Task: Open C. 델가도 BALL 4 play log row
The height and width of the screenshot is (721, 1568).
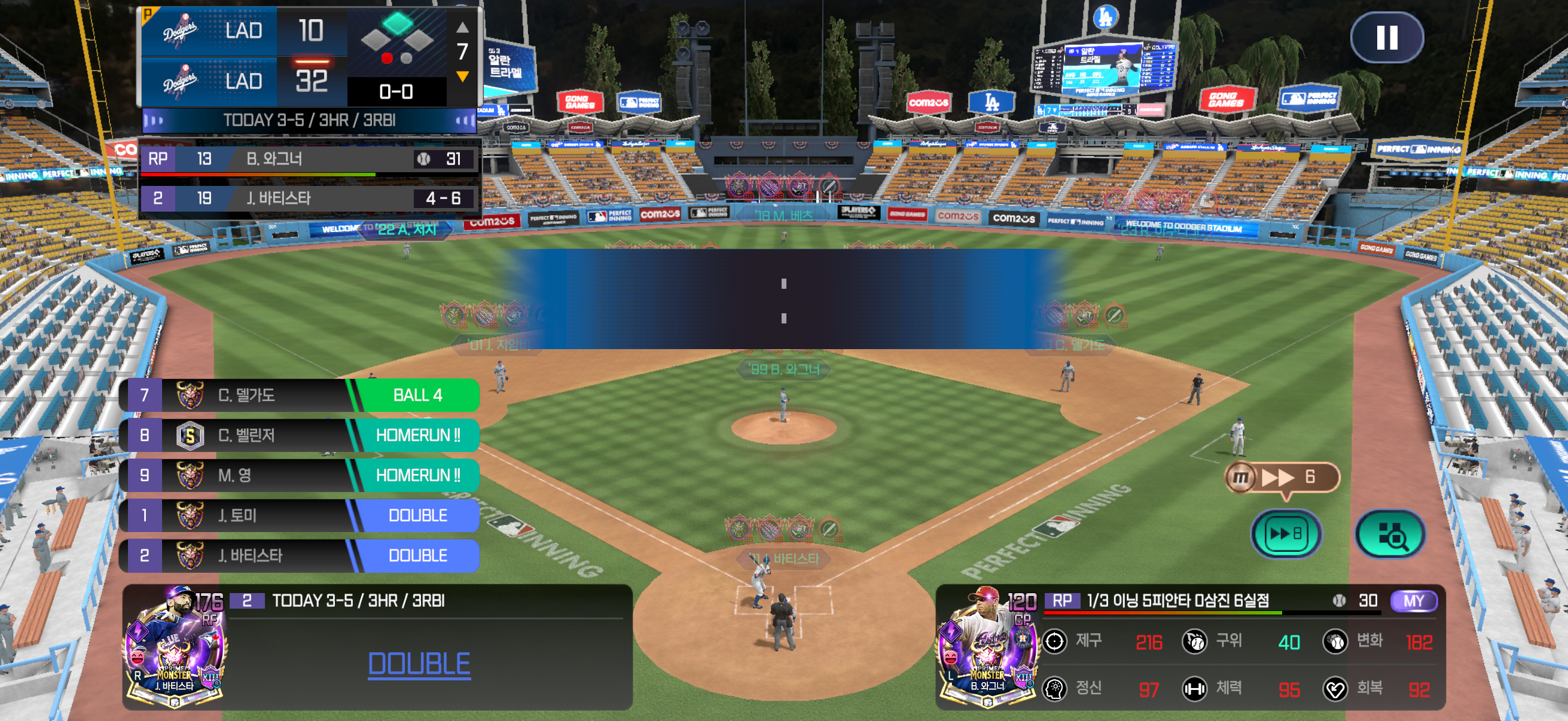Action: coord(300,395)
